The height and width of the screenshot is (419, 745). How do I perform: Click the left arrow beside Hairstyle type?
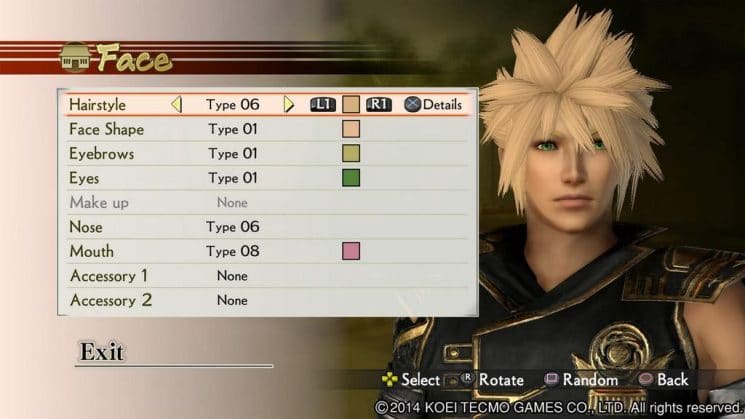(x=176, y=104)
